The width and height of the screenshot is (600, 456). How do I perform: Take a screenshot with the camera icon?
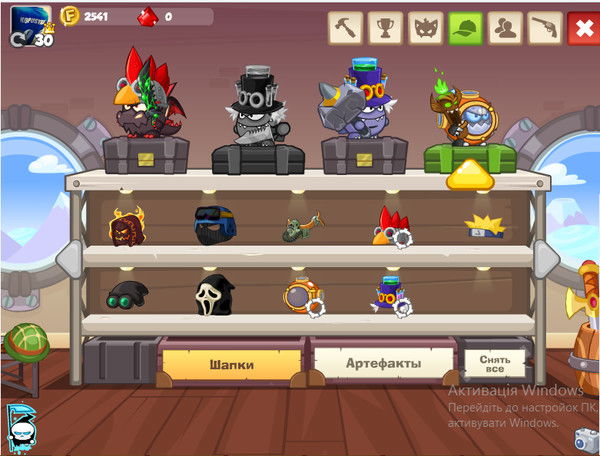point(586,439)
